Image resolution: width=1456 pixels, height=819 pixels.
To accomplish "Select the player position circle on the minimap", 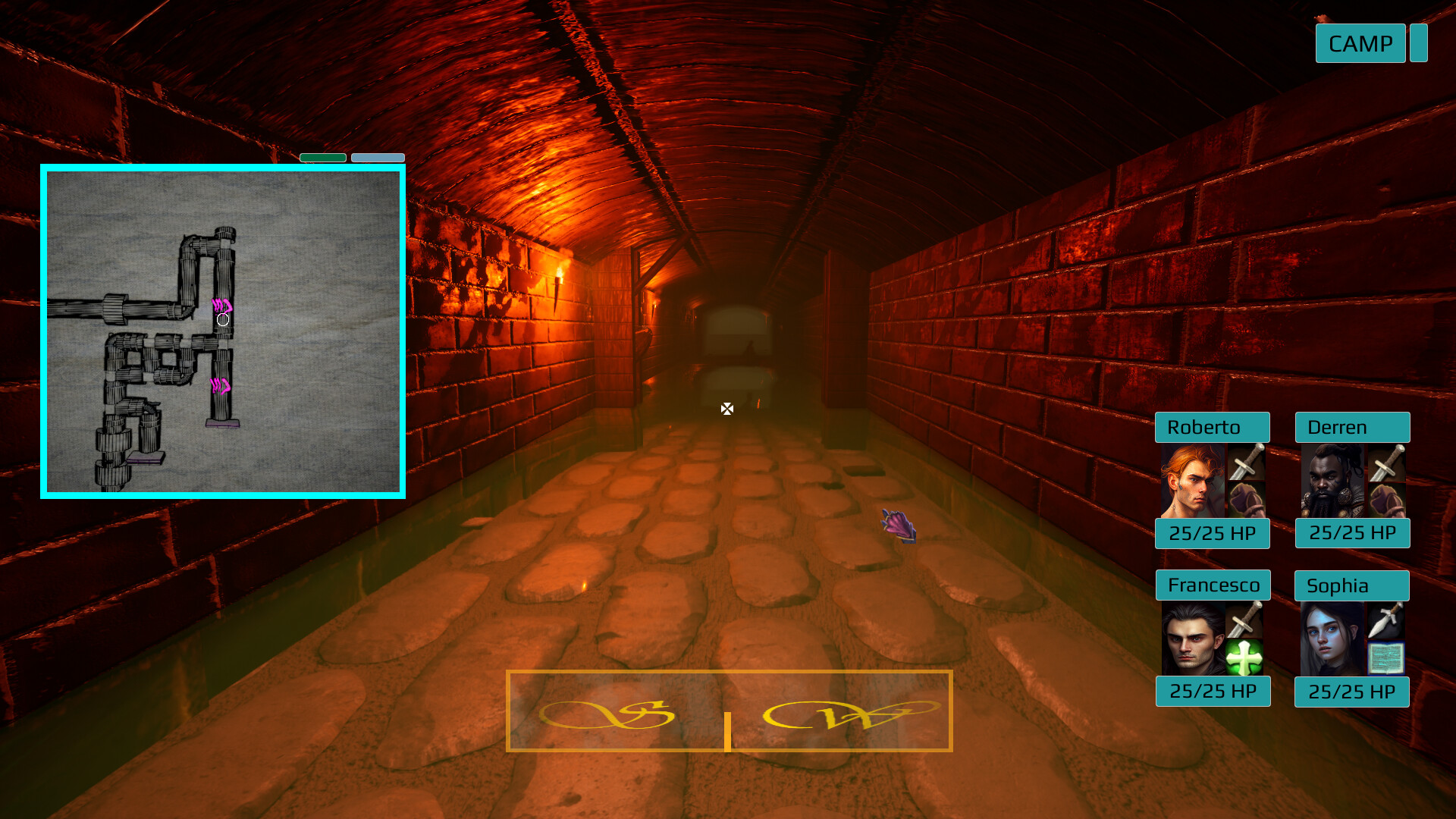I will tap(222, 320).
